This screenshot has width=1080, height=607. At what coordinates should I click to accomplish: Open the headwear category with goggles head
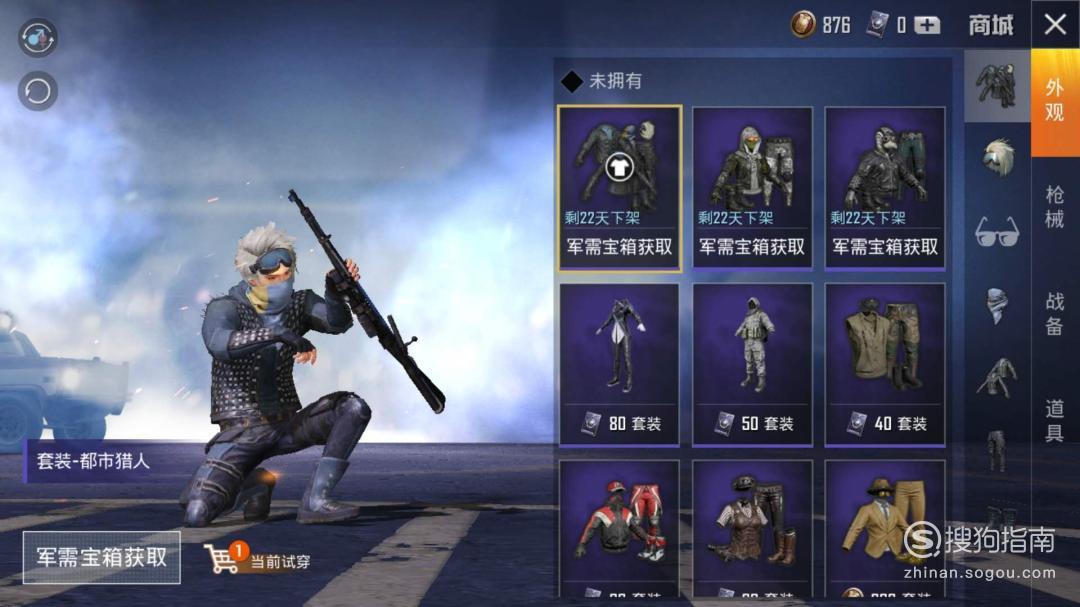click(x=996, y=157)
